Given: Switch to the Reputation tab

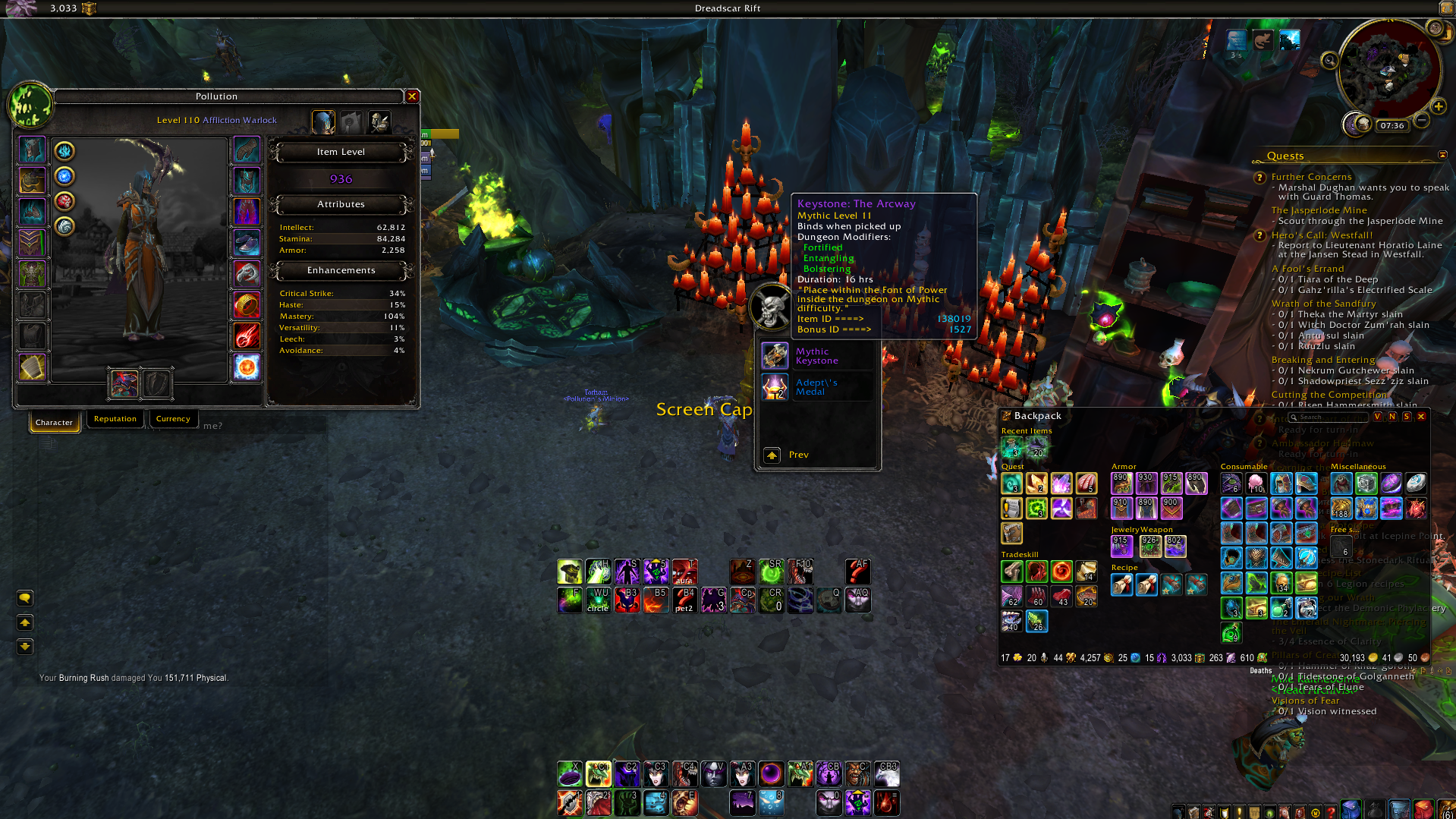Looking at the screenshot, I should [115, 419].
